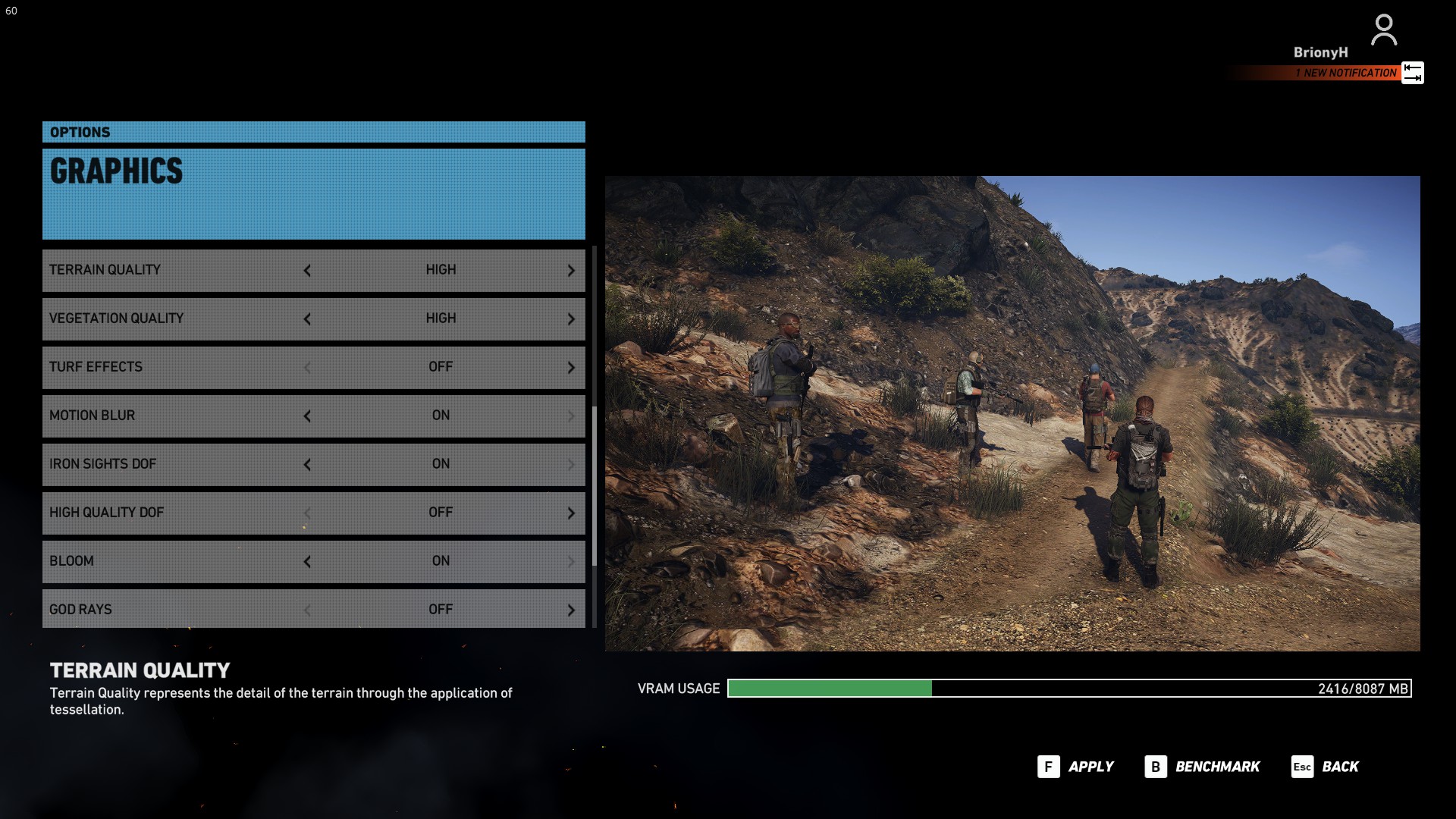Screen dimensions: 1456x819
Task: Turn off Bloom using left arrow
Action: [x=307, y=562]
